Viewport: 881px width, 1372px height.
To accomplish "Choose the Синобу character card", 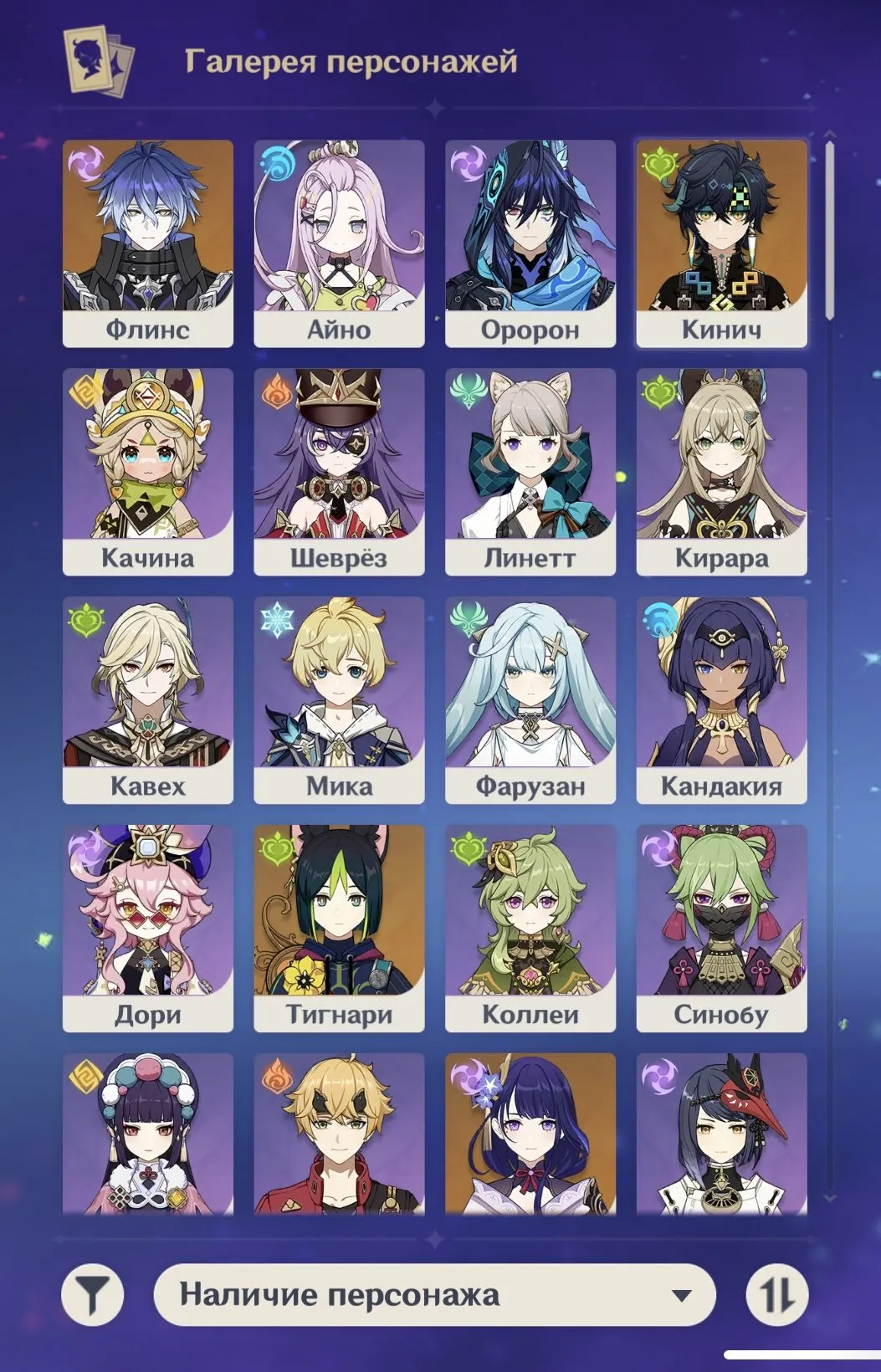I will pos(721,928).
